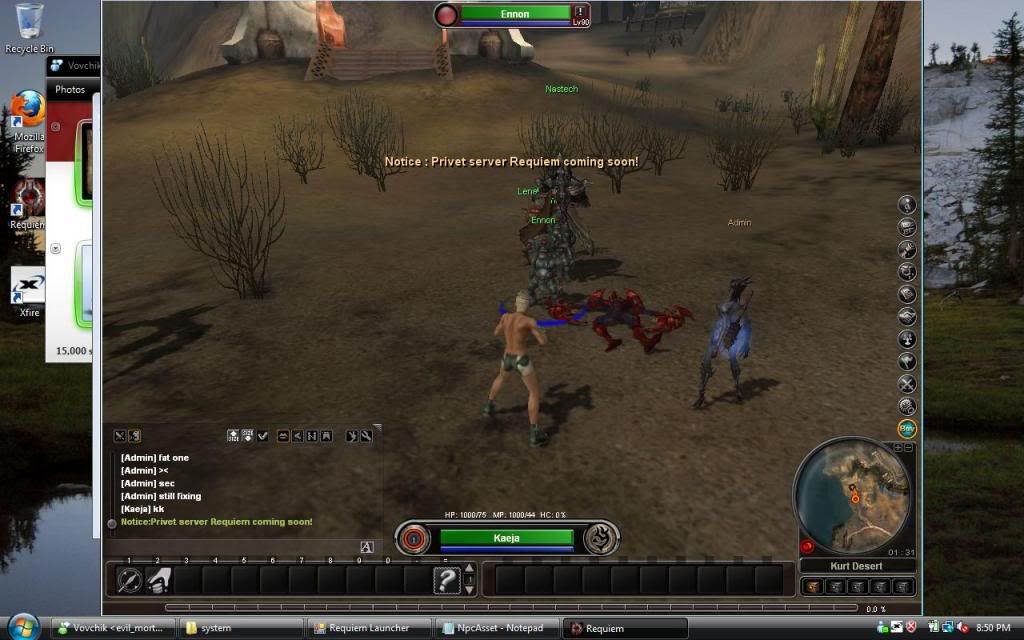Viewport: 1024px width, 640px height.
Task: Click the hotbar page down arrow
Action: pyautogui.click(x=469, y=588)
